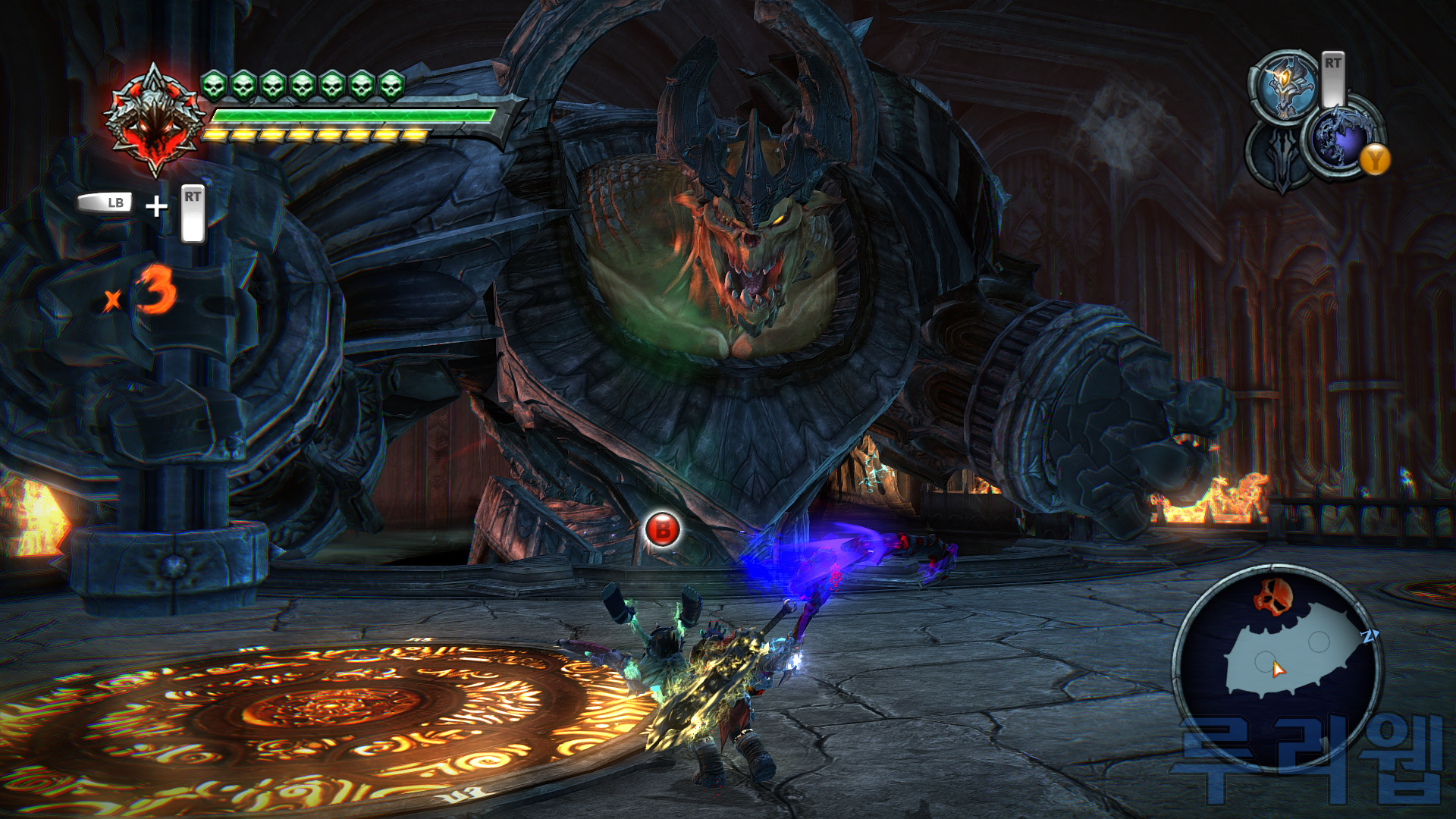The height and width of the screenshot is (819, 1456).
Task: Activate the purple clawed gauntlet ability icon
Action: pyautogui.click(x=1338, y=136)
